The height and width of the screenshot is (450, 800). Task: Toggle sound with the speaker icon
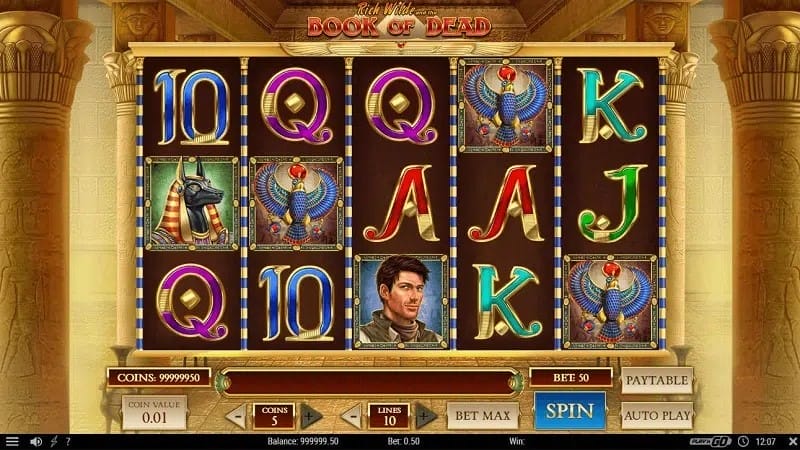36,441
